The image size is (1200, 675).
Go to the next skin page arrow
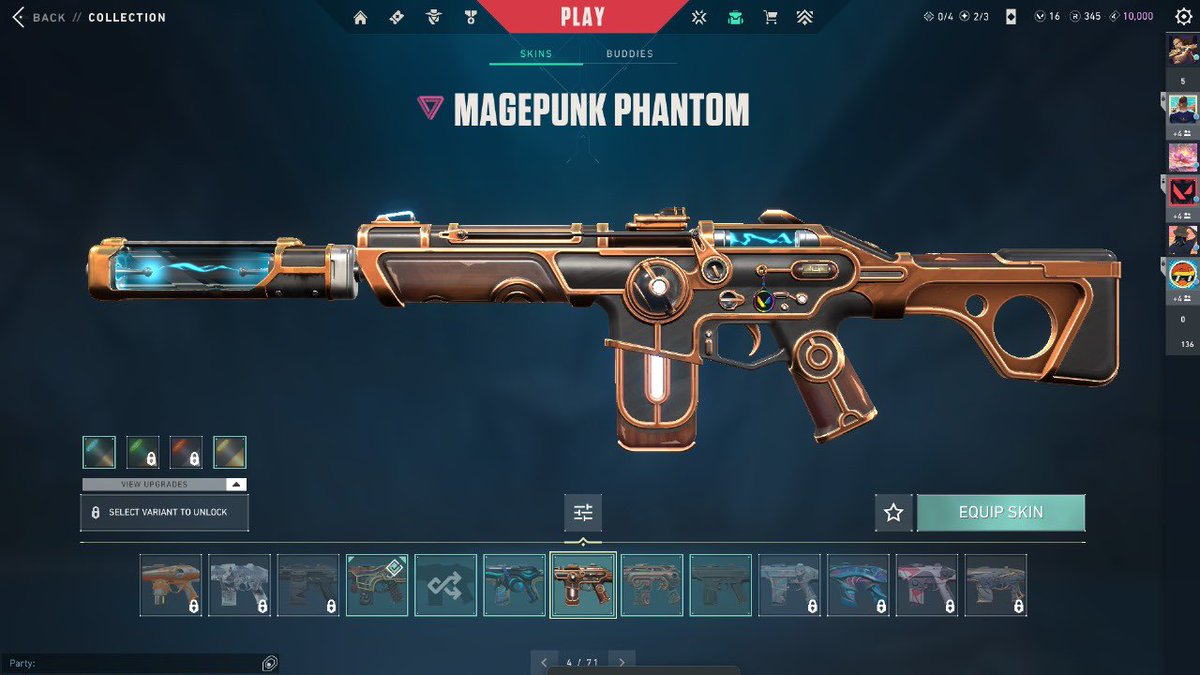[x=622, y=662]
